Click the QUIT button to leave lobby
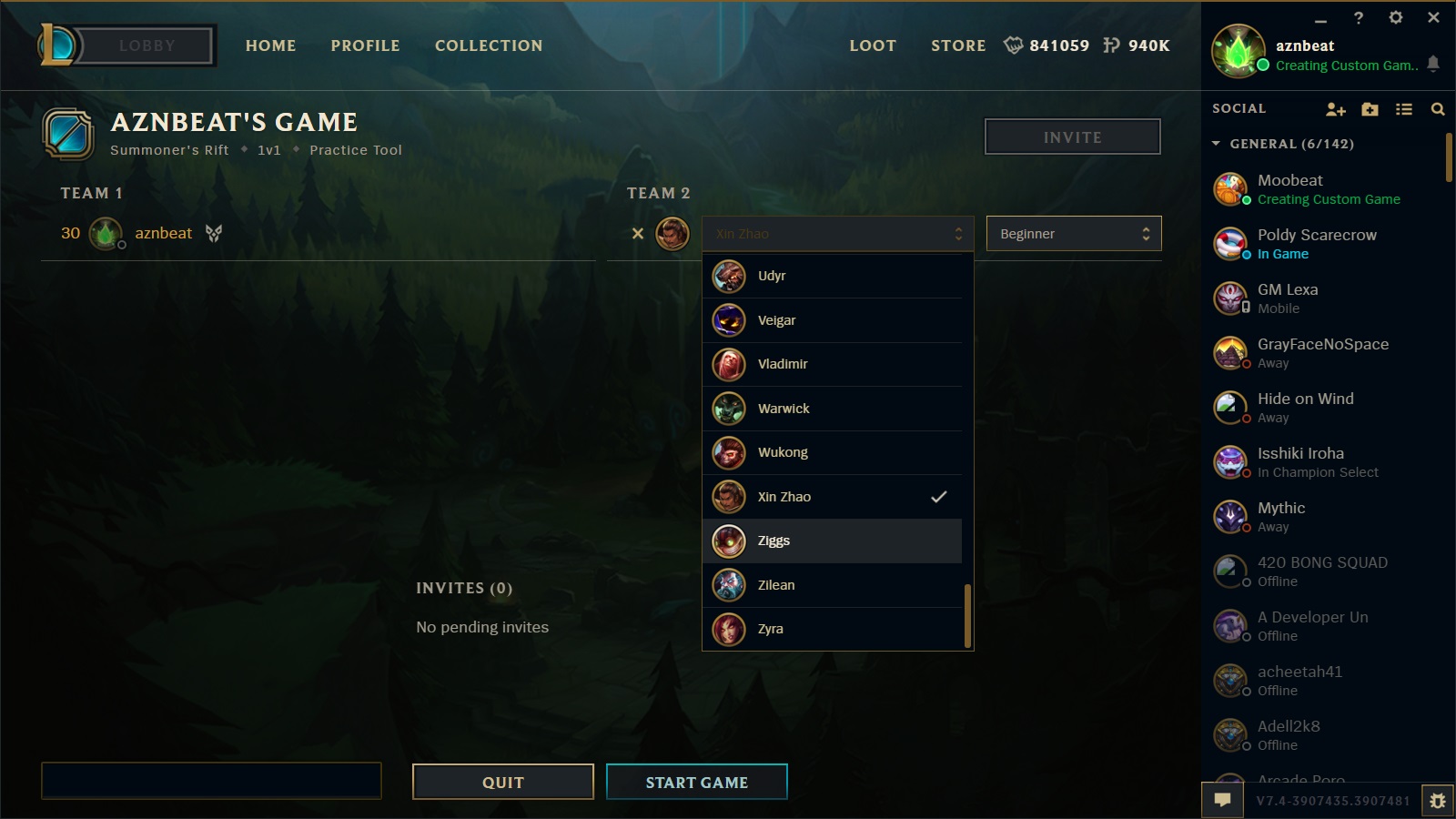The image size is (1456, 819). click(x=502, y=781)
